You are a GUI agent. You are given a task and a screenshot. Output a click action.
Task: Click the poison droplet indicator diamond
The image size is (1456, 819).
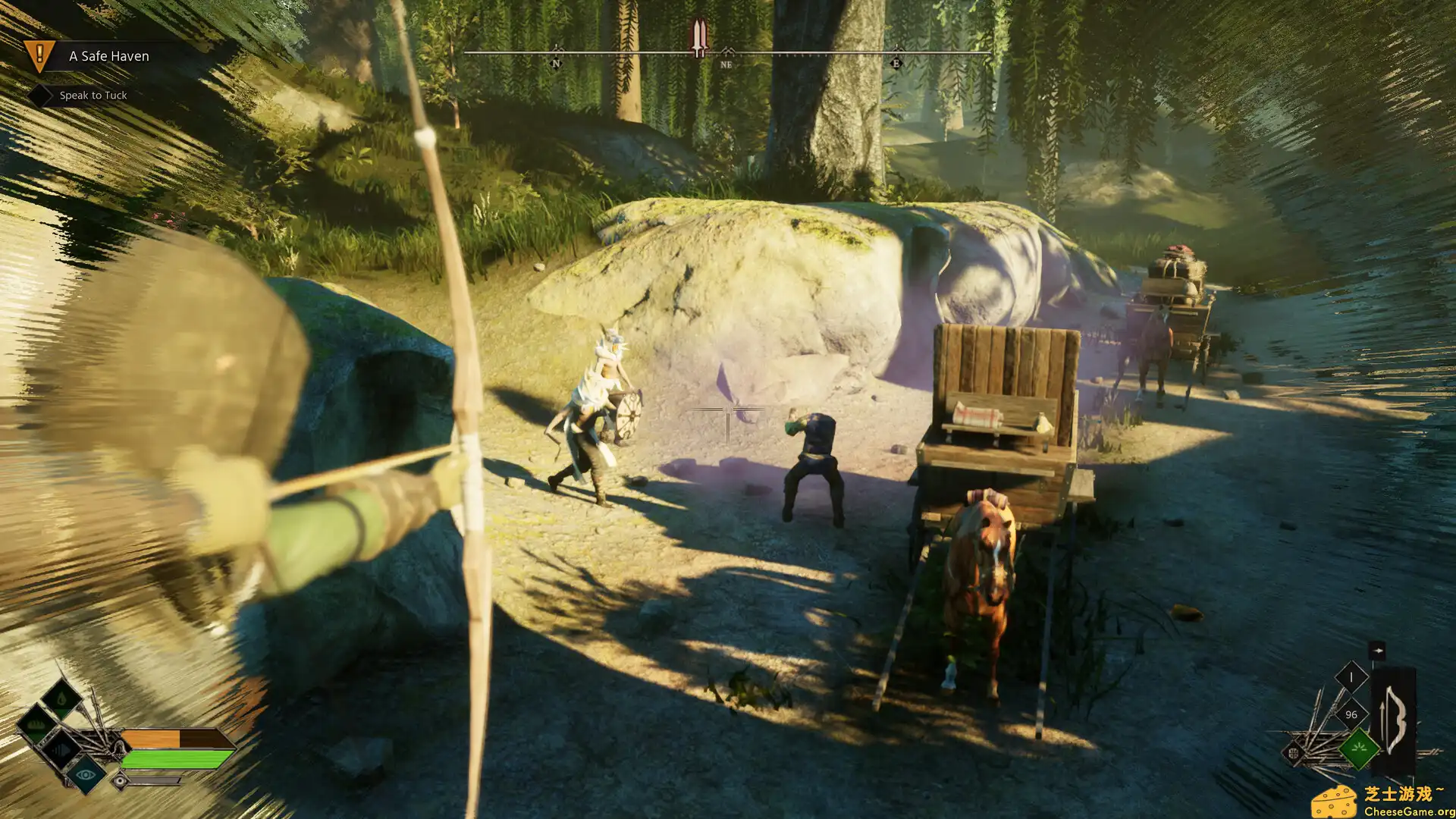[x=61, y=699]
